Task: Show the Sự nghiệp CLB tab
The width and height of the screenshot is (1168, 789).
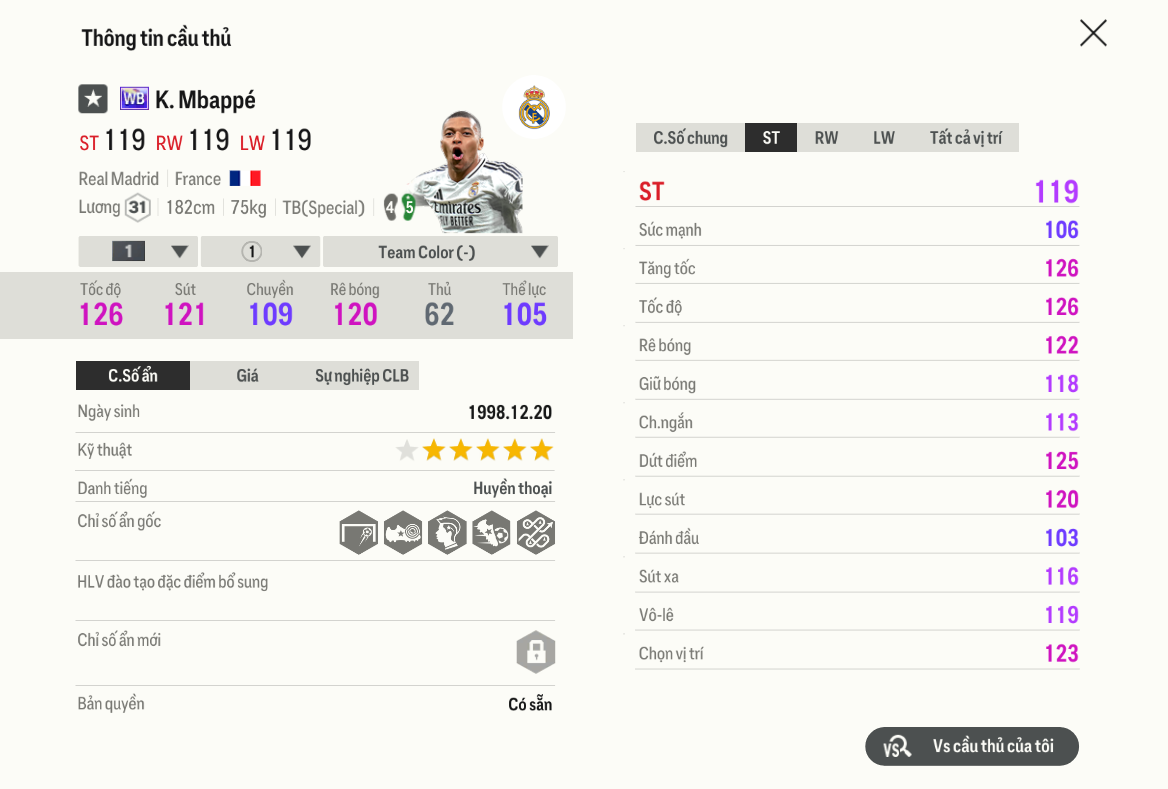Action: (x=361, y=376)
